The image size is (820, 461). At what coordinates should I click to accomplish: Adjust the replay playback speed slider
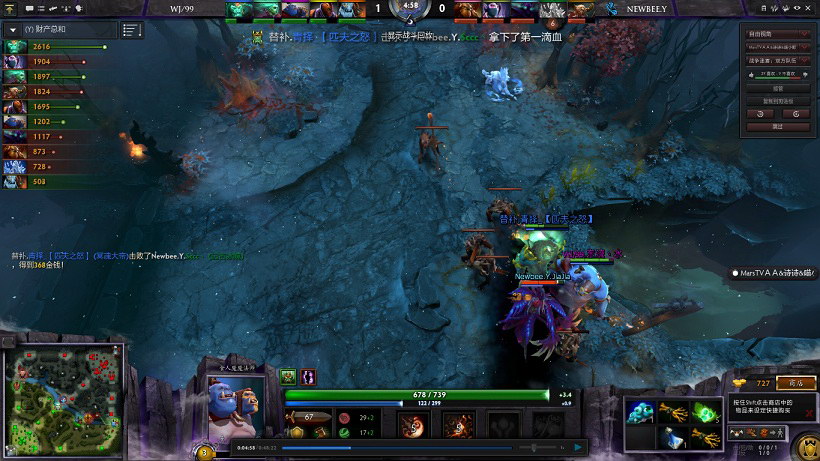coord(535,448)
